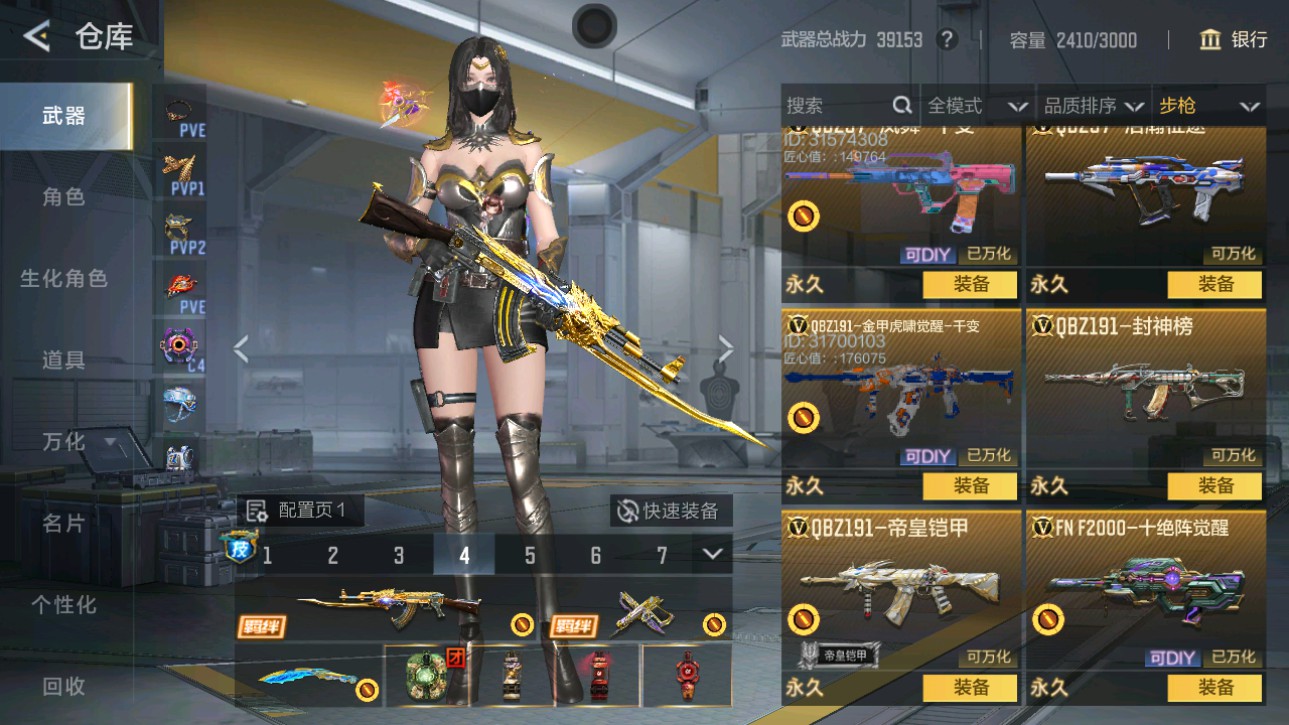
Task: Open the 全模式 mode filter dropdown
Action: point(976,106)
